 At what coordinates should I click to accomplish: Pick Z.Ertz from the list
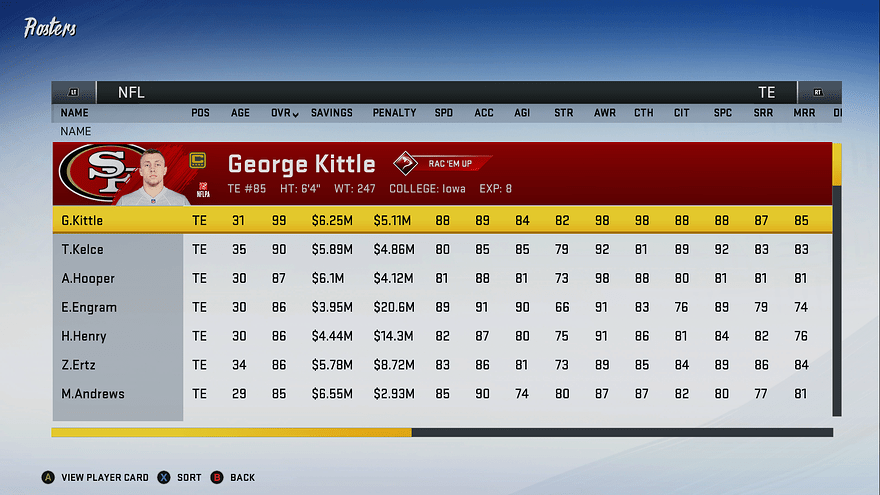click(x=79, y=365)
